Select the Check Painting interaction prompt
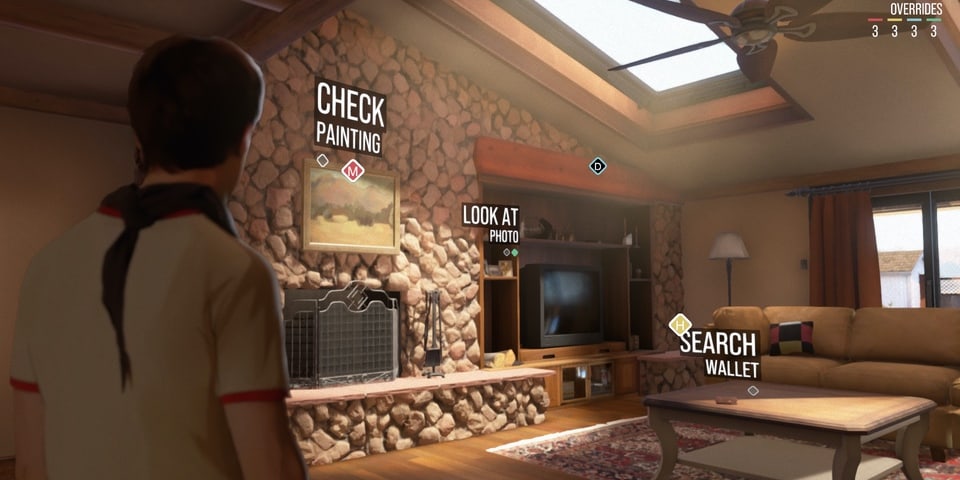Image resolution: width=960 pixels, height=480 pixels. coord(349,118)
